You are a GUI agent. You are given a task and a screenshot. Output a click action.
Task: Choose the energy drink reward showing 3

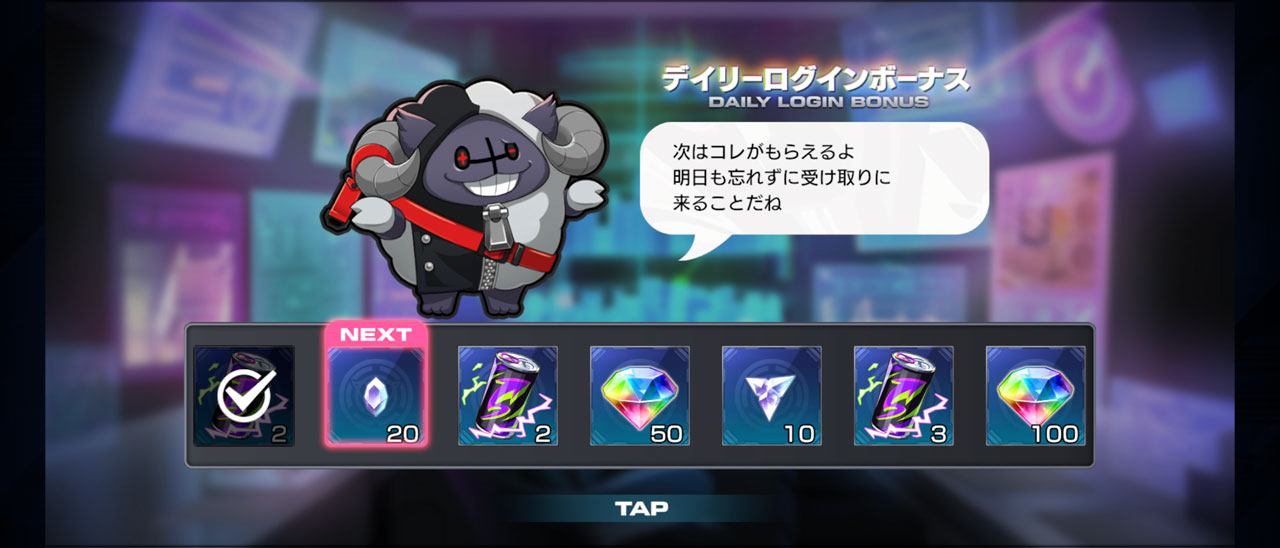point(904,396)
